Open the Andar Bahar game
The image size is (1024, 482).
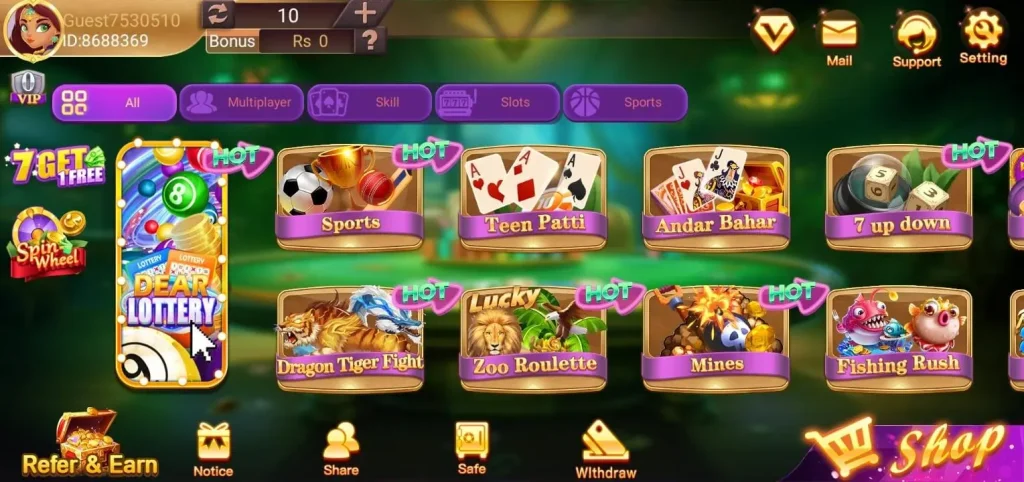click(x=716, y=197)
